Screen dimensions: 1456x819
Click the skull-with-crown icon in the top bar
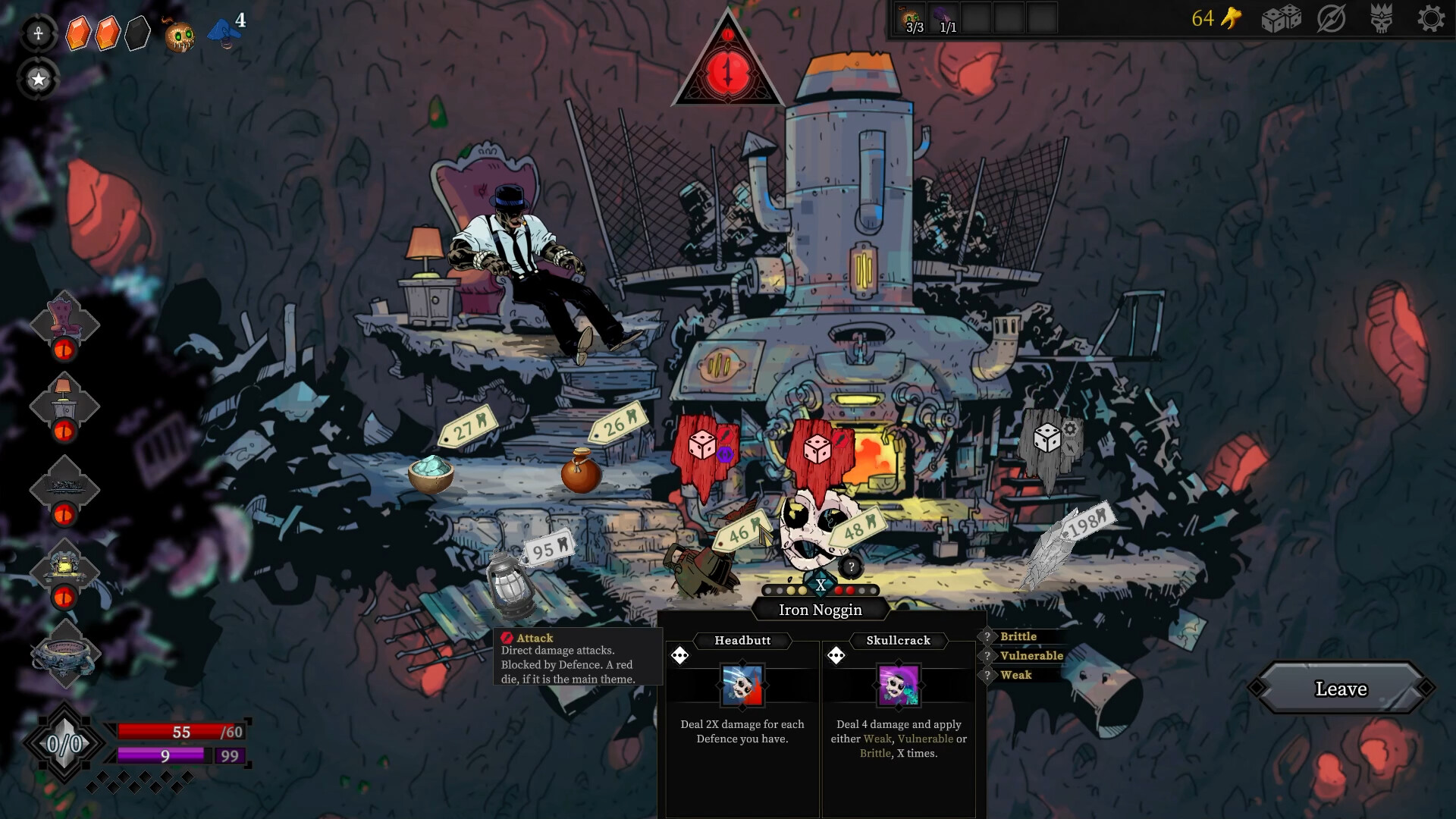(1381, 20)
